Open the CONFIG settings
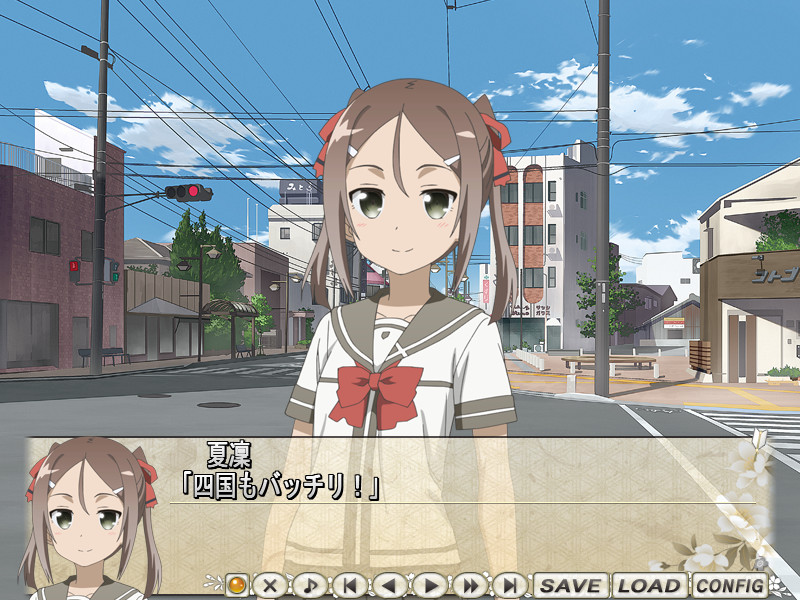The height and width of the screenshot is (600, 800). point(729,585)
